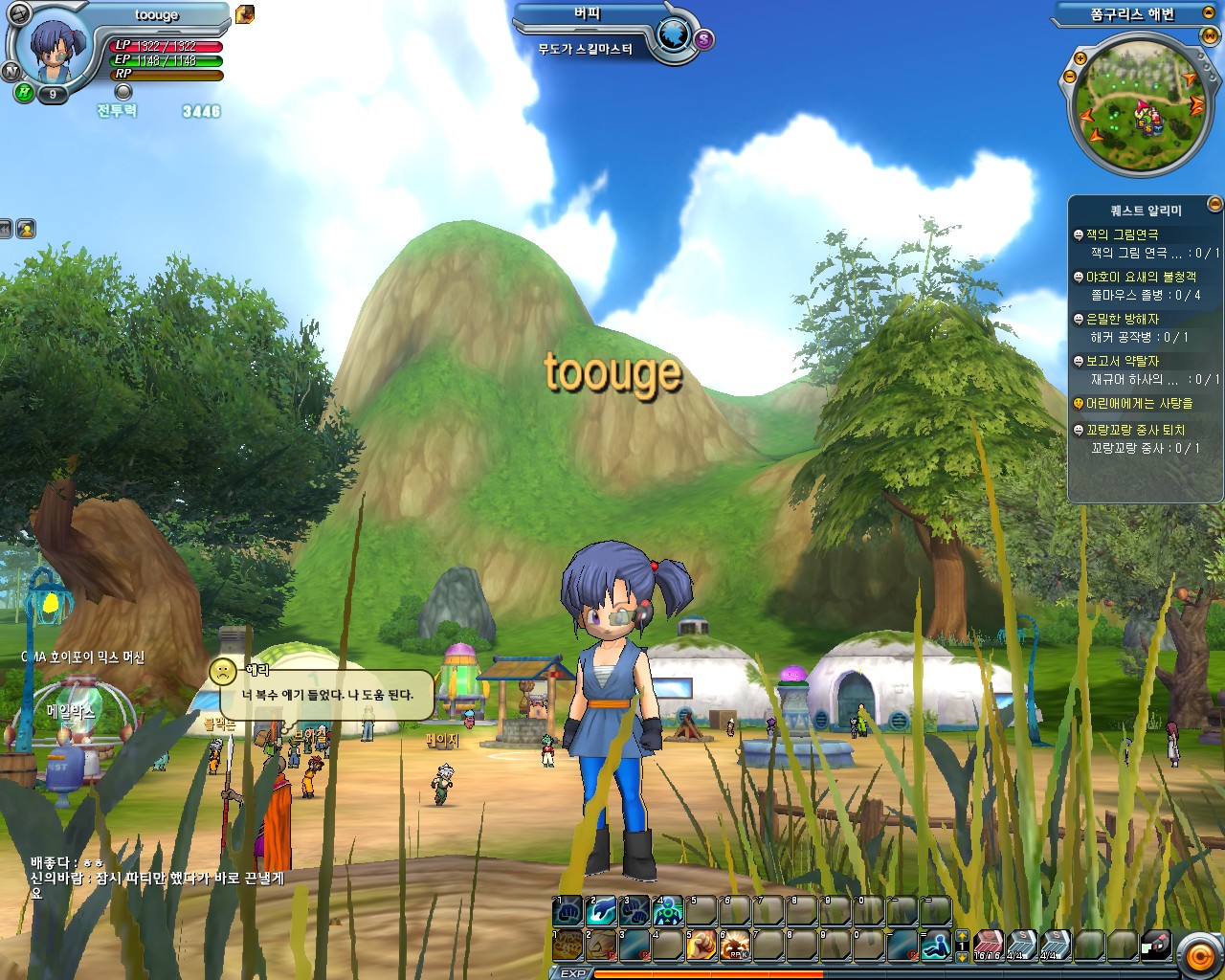
Task: Collapse the chat with the double-arrow button
Action: (x=6, y=227)
